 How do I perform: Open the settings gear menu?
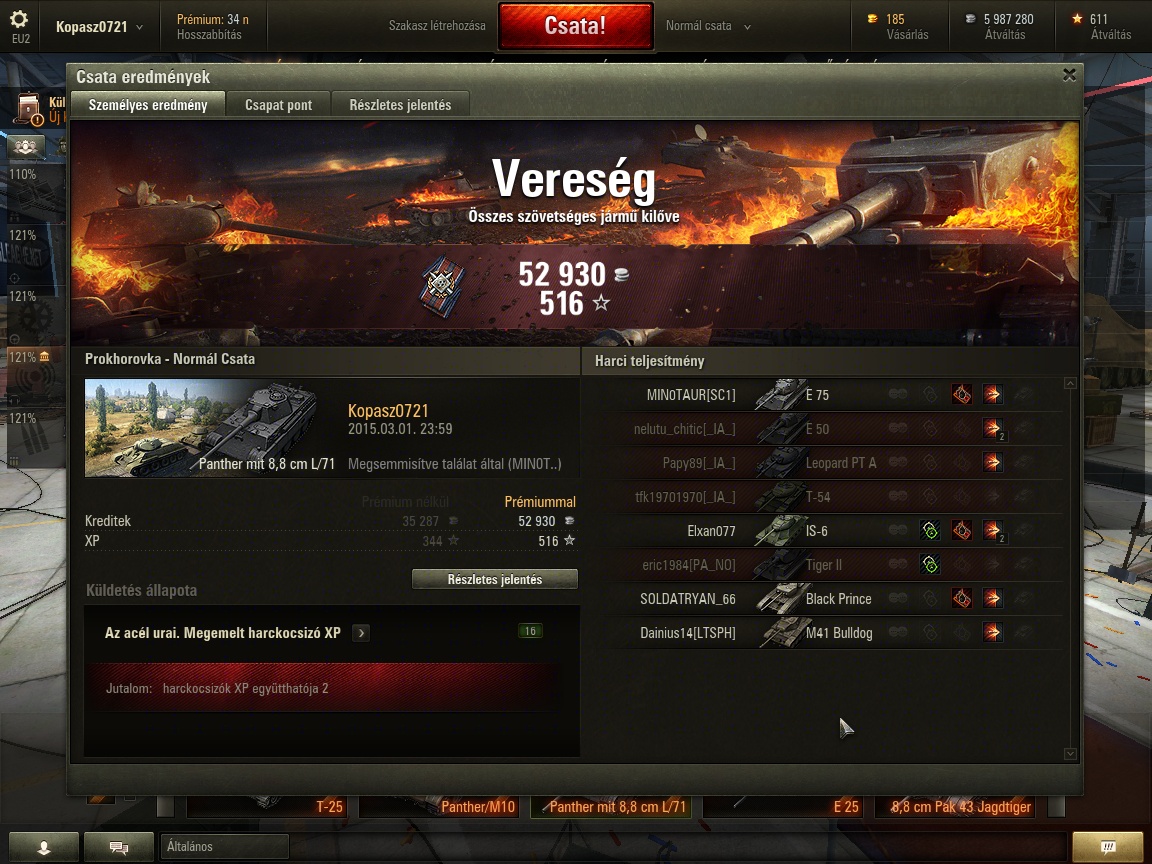[19, 20]
